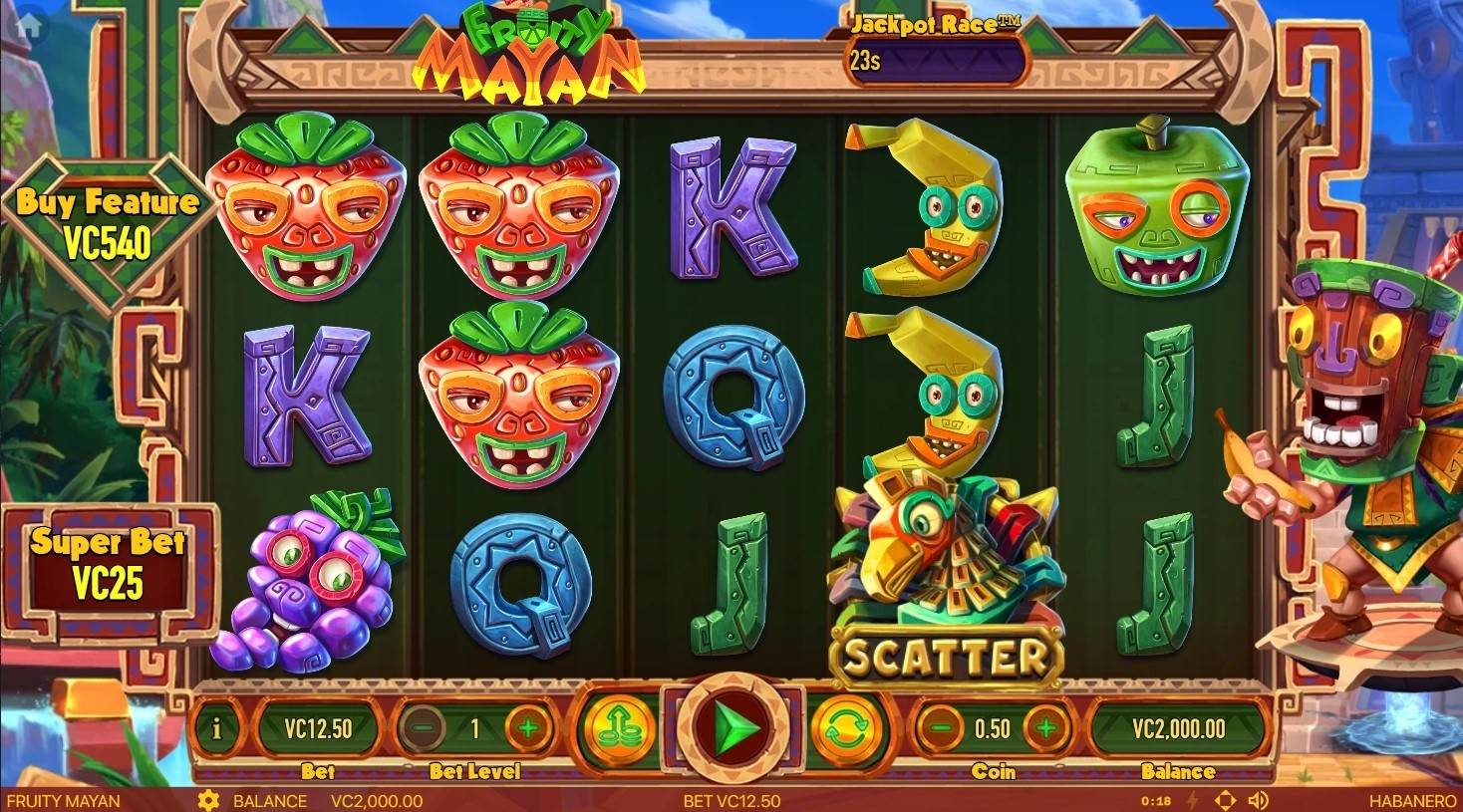Set max bet with the coin stack button
Viewport: 1463px width, 812px height.
[613, 726]
